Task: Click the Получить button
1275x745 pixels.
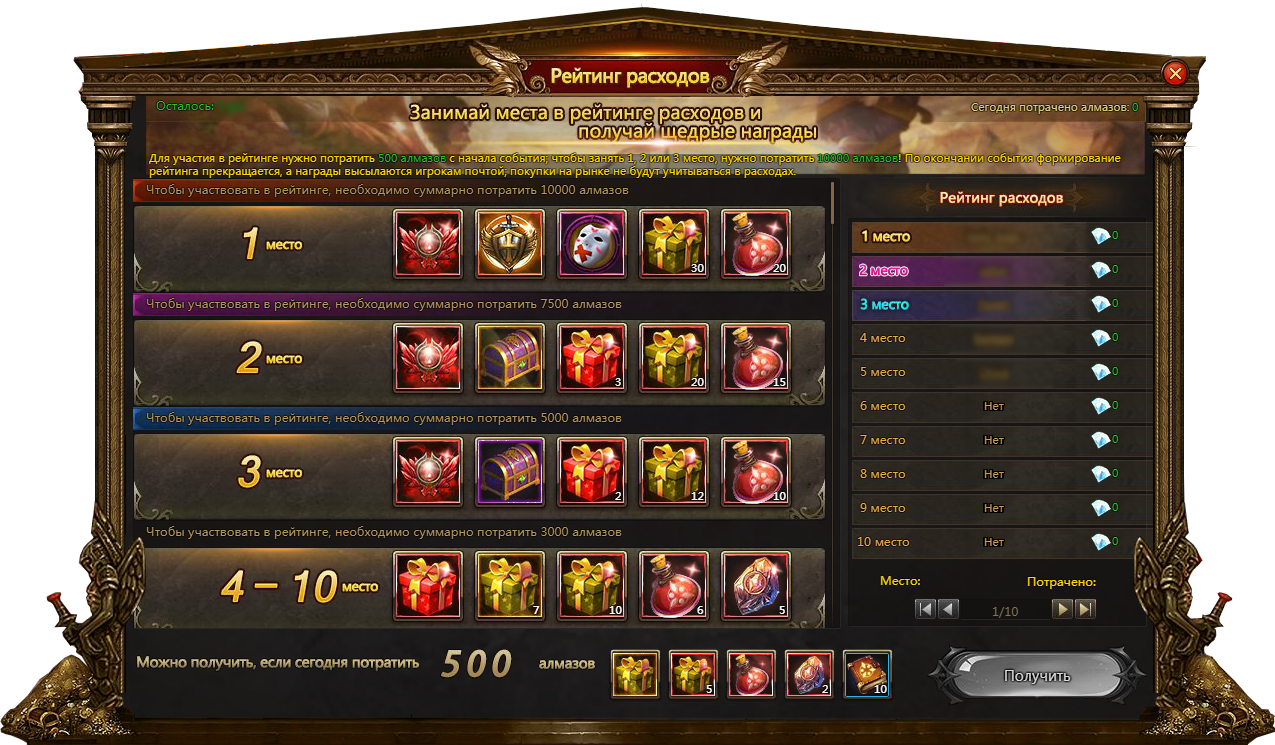Action: click(1036, 676)
